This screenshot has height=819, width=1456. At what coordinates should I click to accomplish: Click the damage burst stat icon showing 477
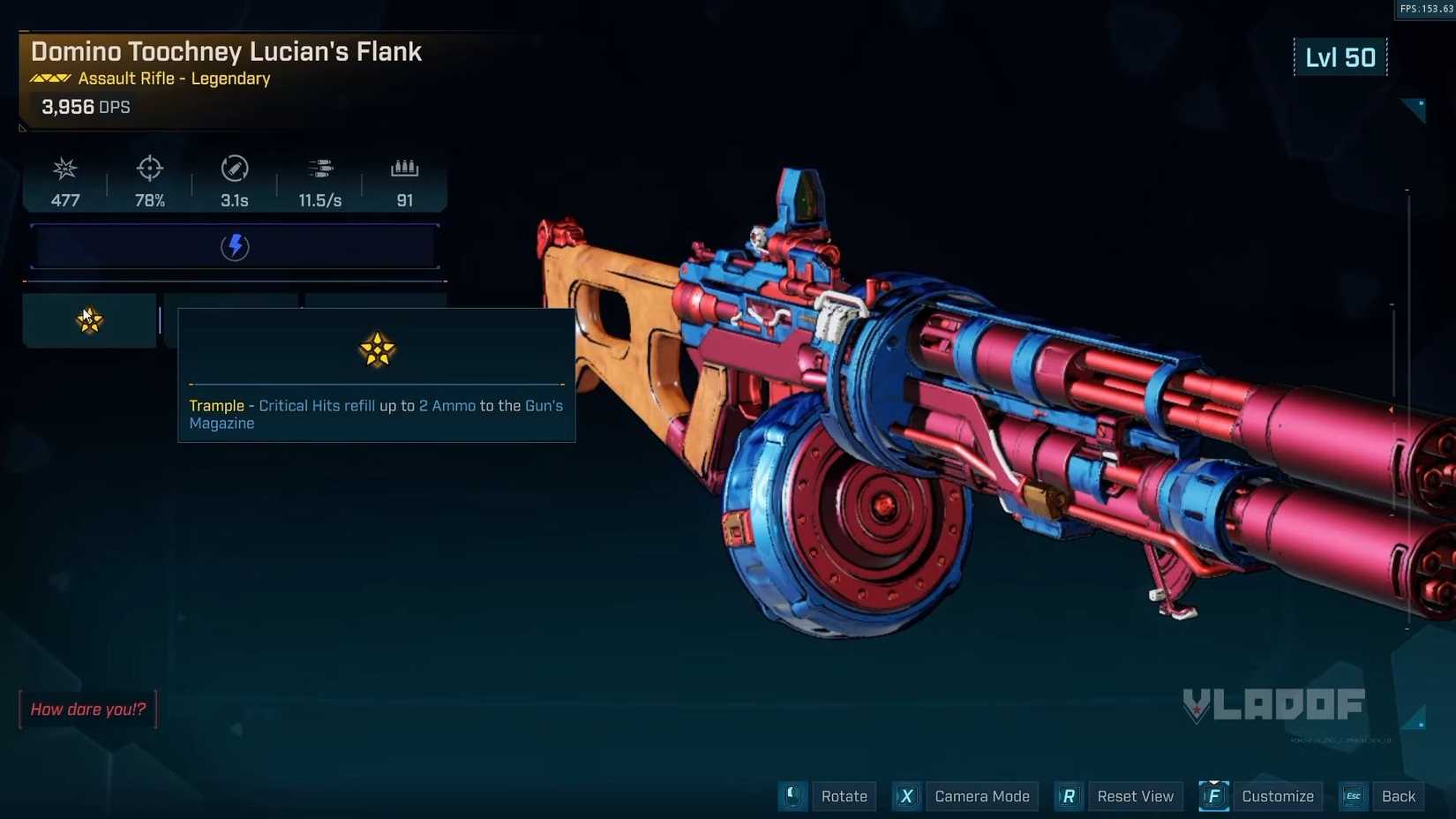(x=64, y=168)
